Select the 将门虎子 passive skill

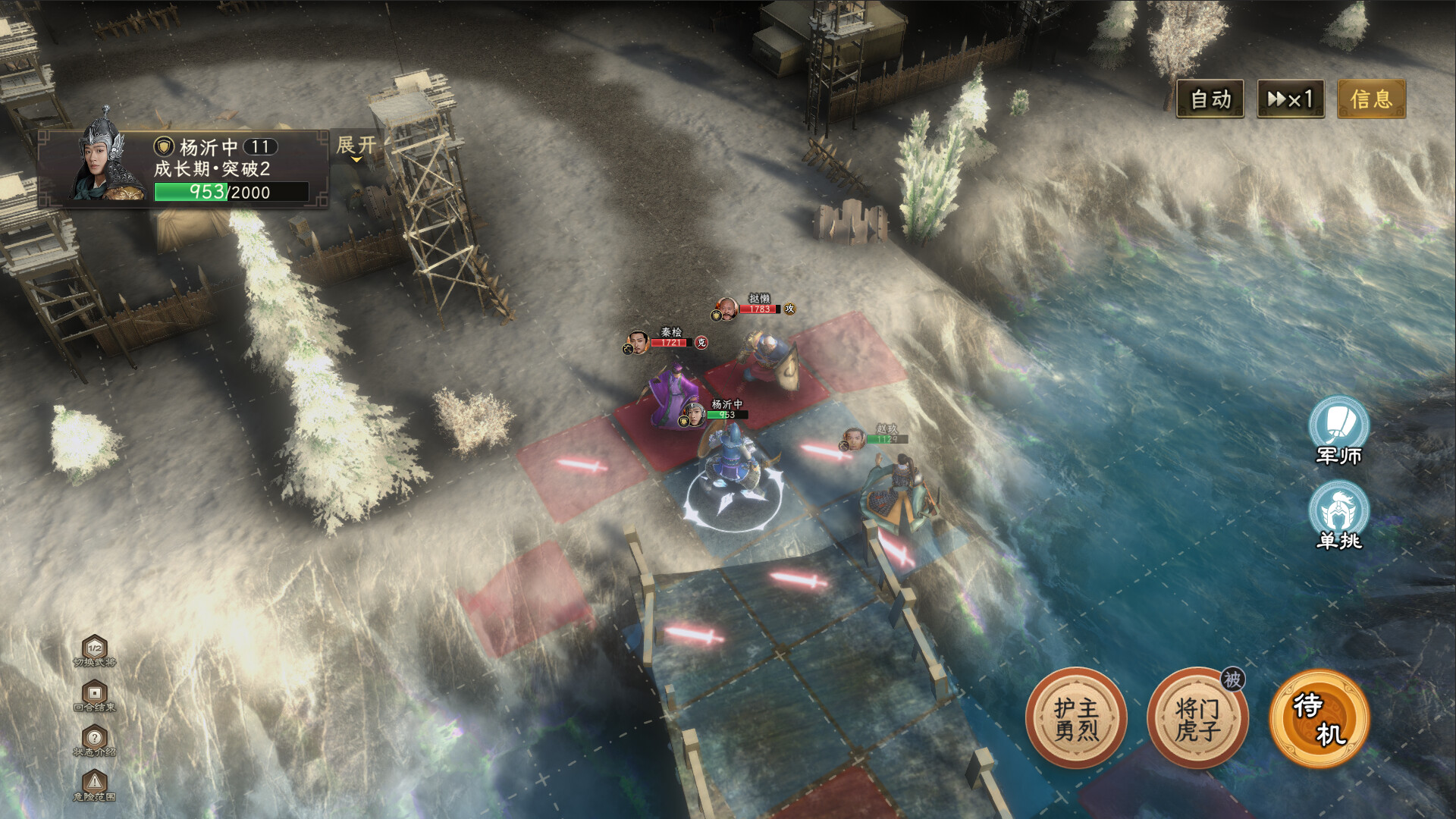click(x=1197, y=718)
